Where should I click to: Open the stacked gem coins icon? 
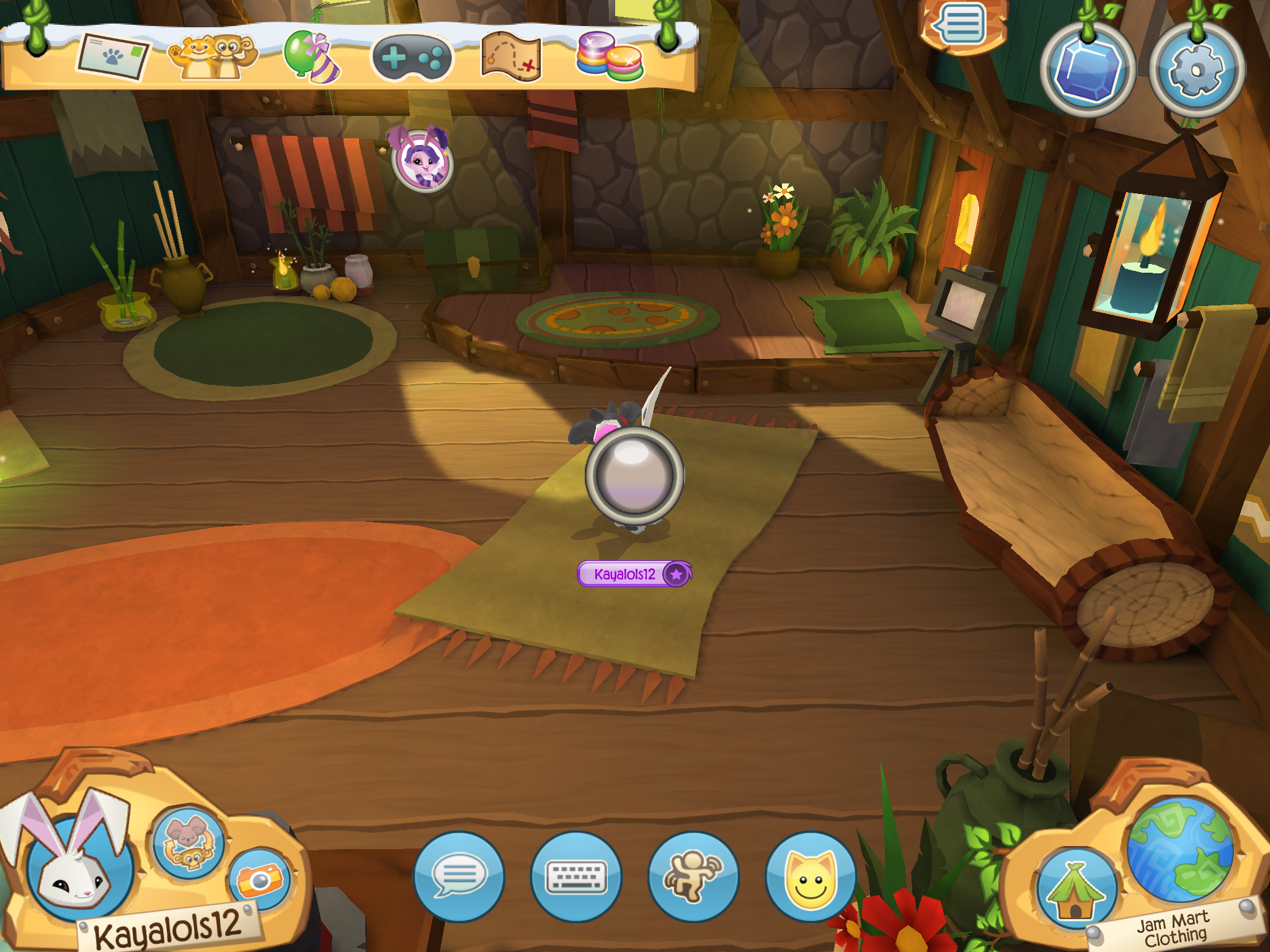tap(609, 58)
